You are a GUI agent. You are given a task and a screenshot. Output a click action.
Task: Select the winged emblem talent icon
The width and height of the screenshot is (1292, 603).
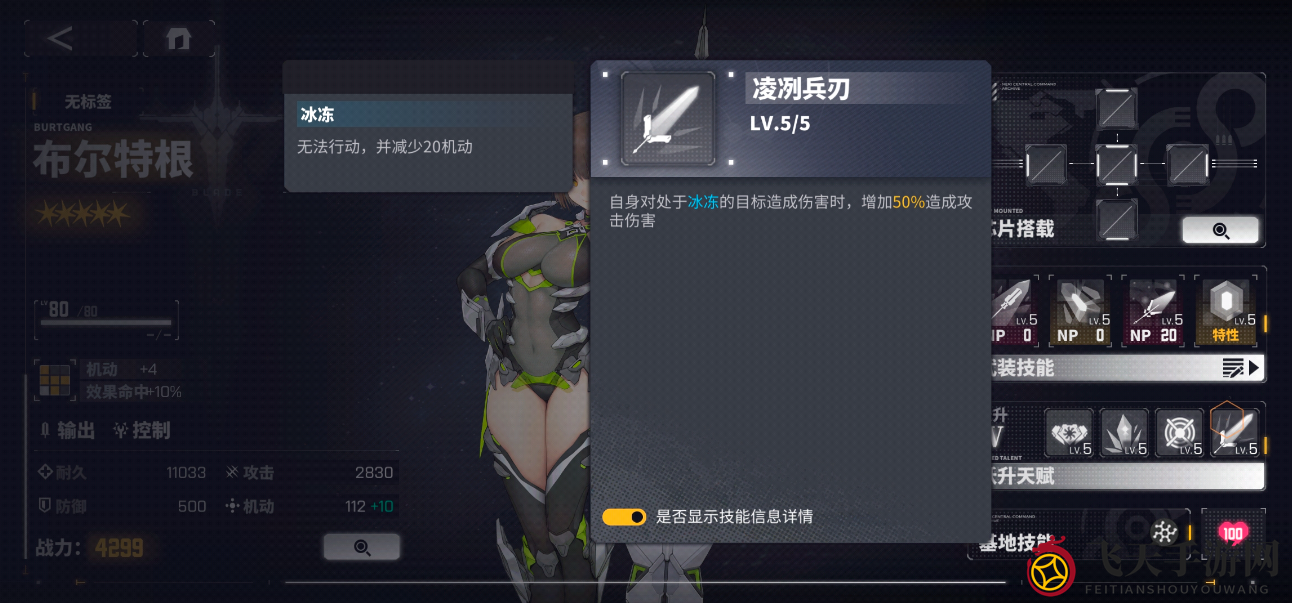pyautogui.click(x=1069, y=433)
